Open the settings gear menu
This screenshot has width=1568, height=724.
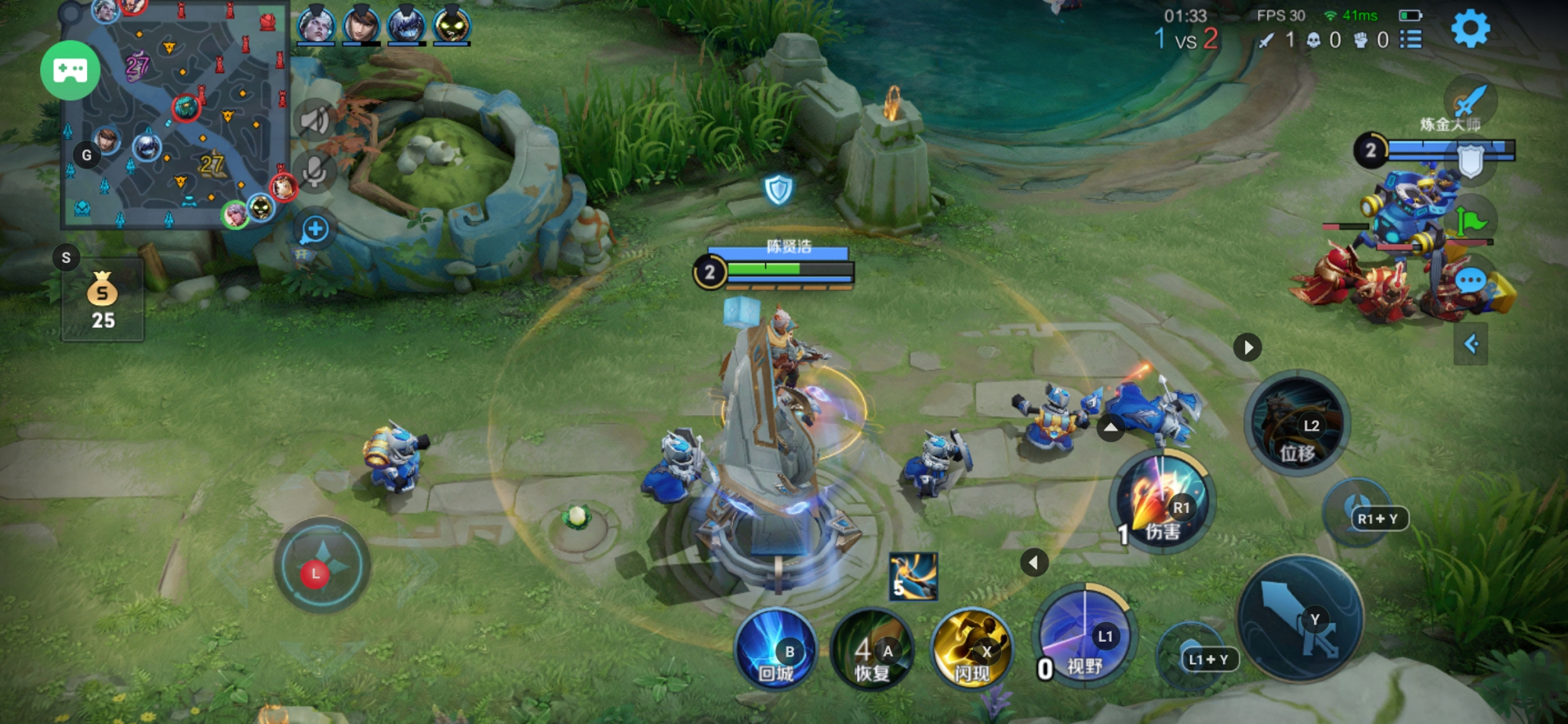[x=1470, y=30]
